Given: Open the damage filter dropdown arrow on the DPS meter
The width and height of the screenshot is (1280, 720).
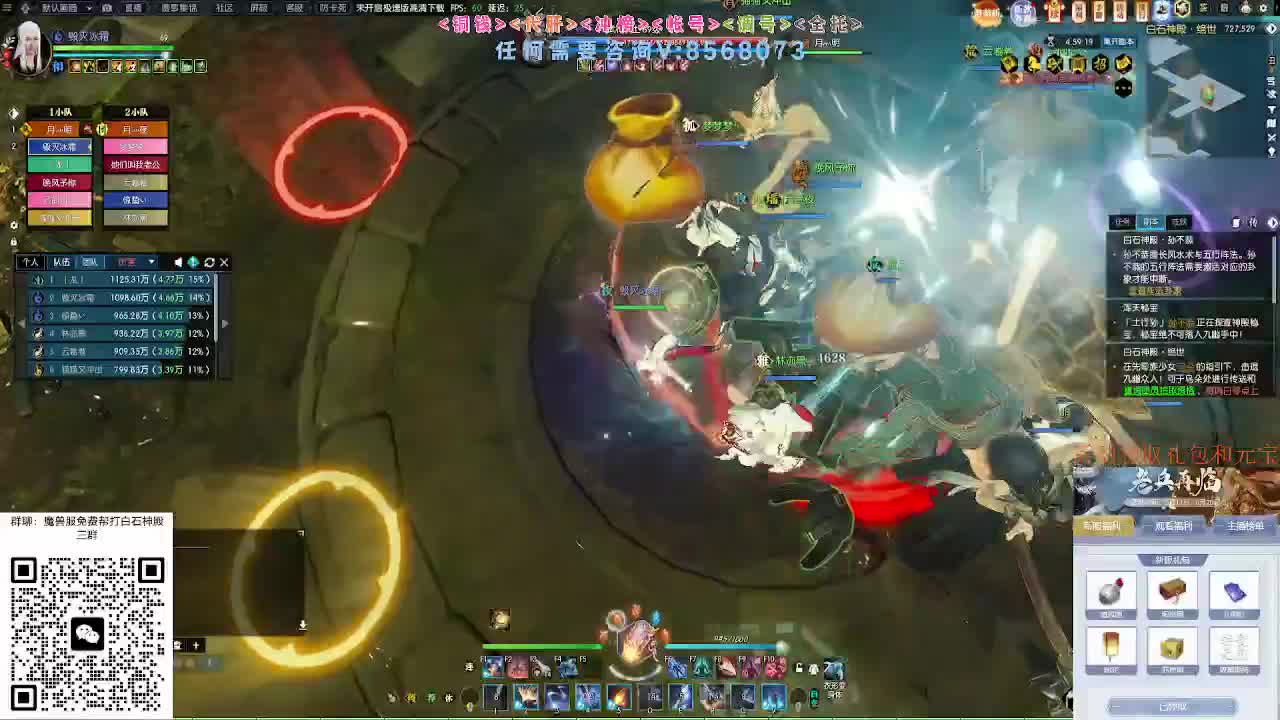Looking at the screenshot, I should pos(152,261).
